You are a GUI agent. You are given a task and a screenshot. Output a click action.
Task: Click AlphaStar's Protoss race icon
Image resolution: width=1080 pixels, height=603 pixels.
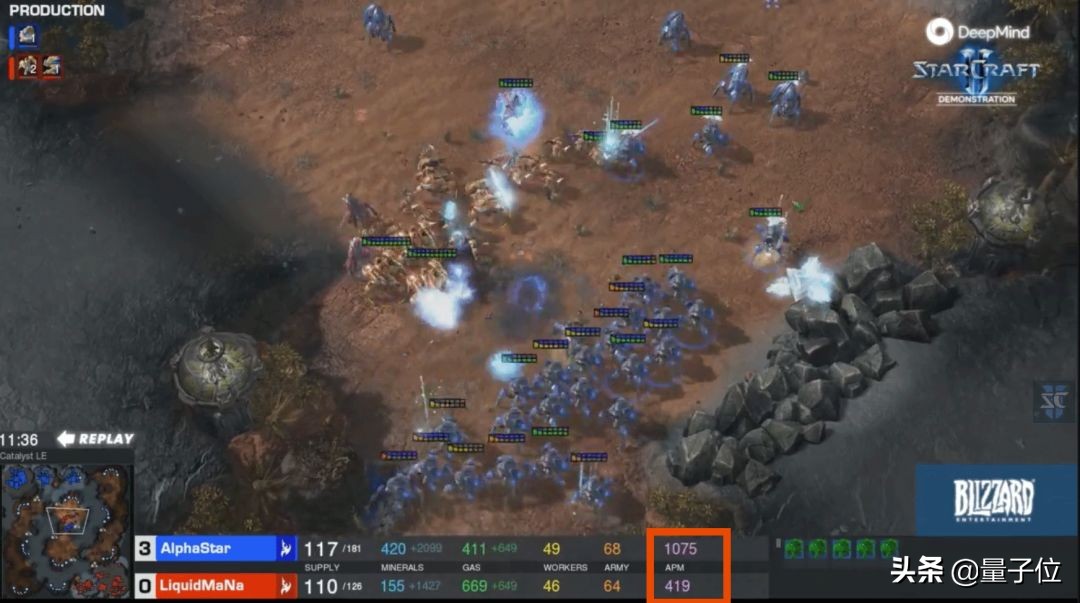pos(286,549)
